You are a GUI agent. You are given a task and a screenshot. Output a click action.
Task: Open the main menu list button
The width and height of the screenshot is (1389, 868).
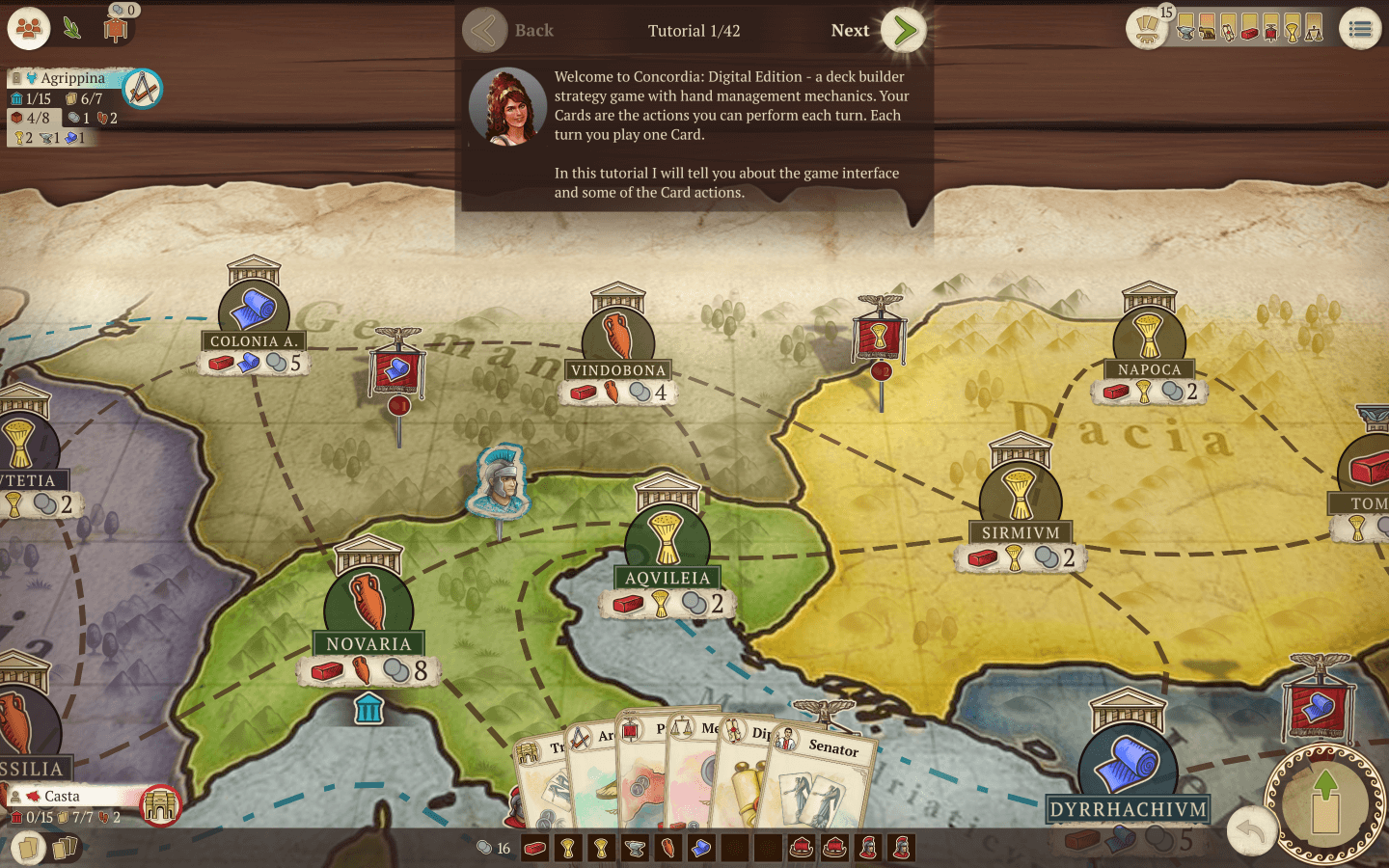[x=1360, y=30]
